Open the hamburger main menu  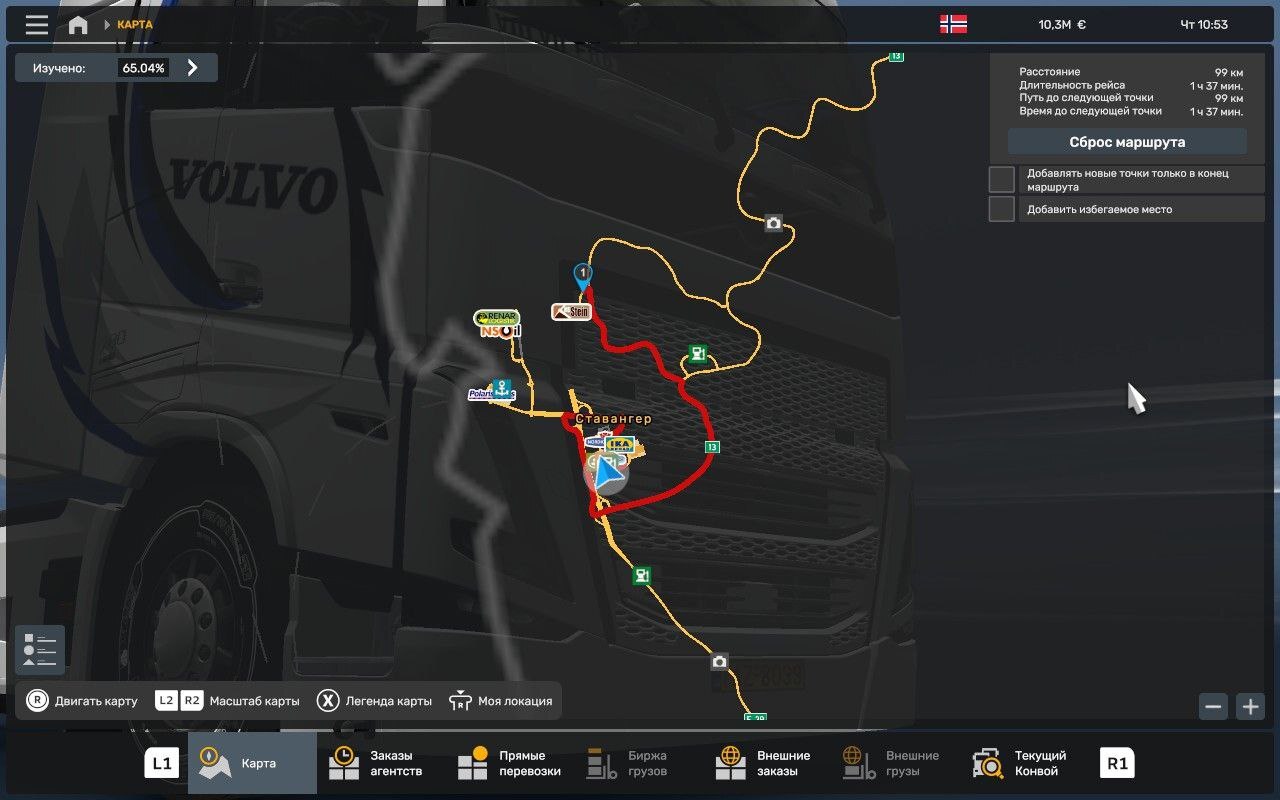coord(37,25)
